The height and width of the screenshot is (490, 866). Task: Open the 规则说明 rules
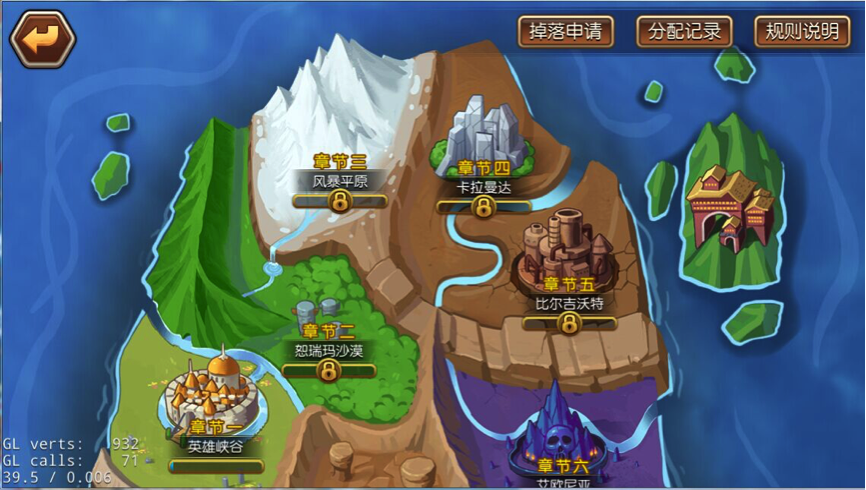click(x=801, y=32)
